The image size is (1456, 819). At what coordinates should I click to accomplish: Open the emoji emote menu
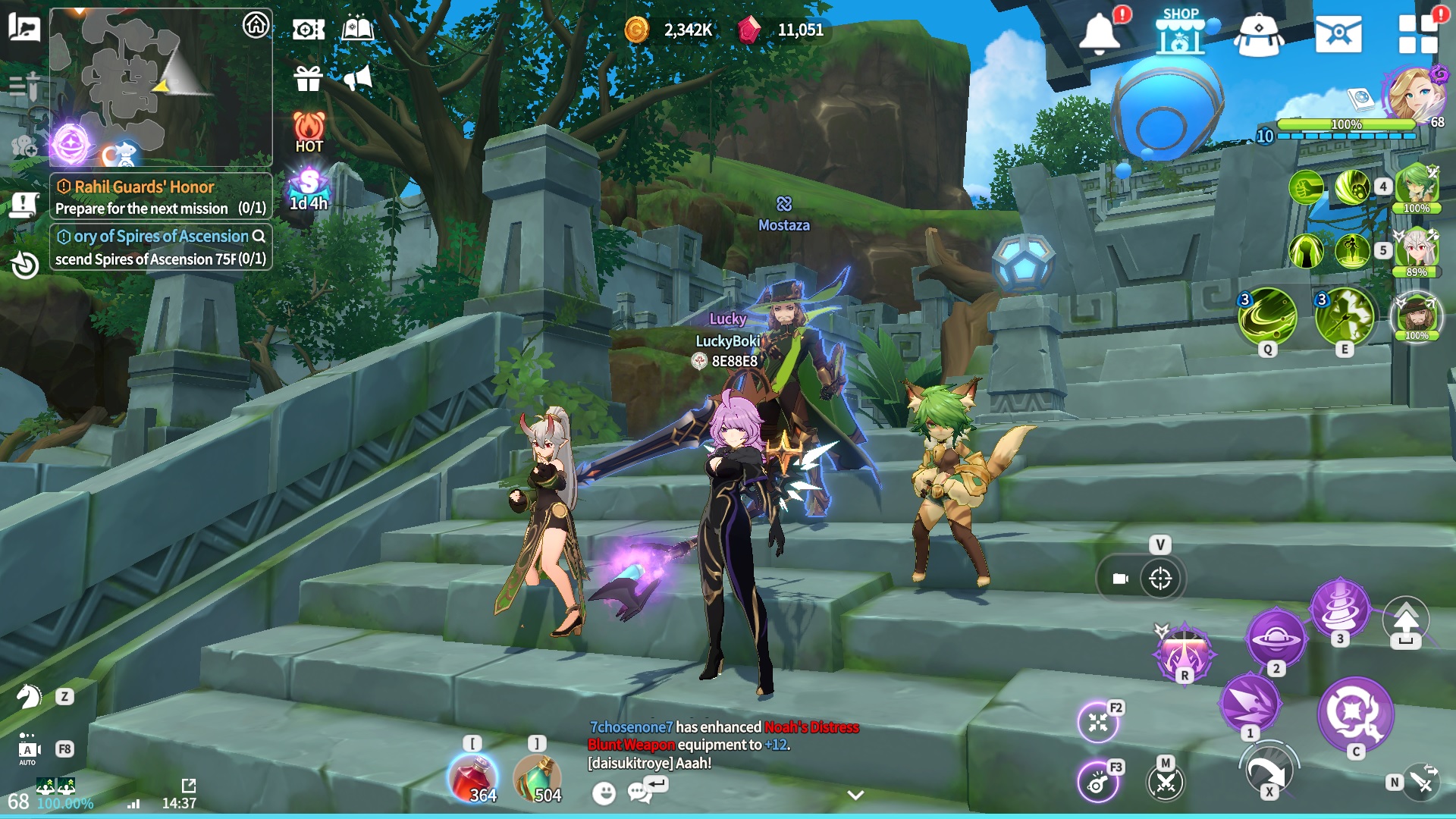[604, 793]
